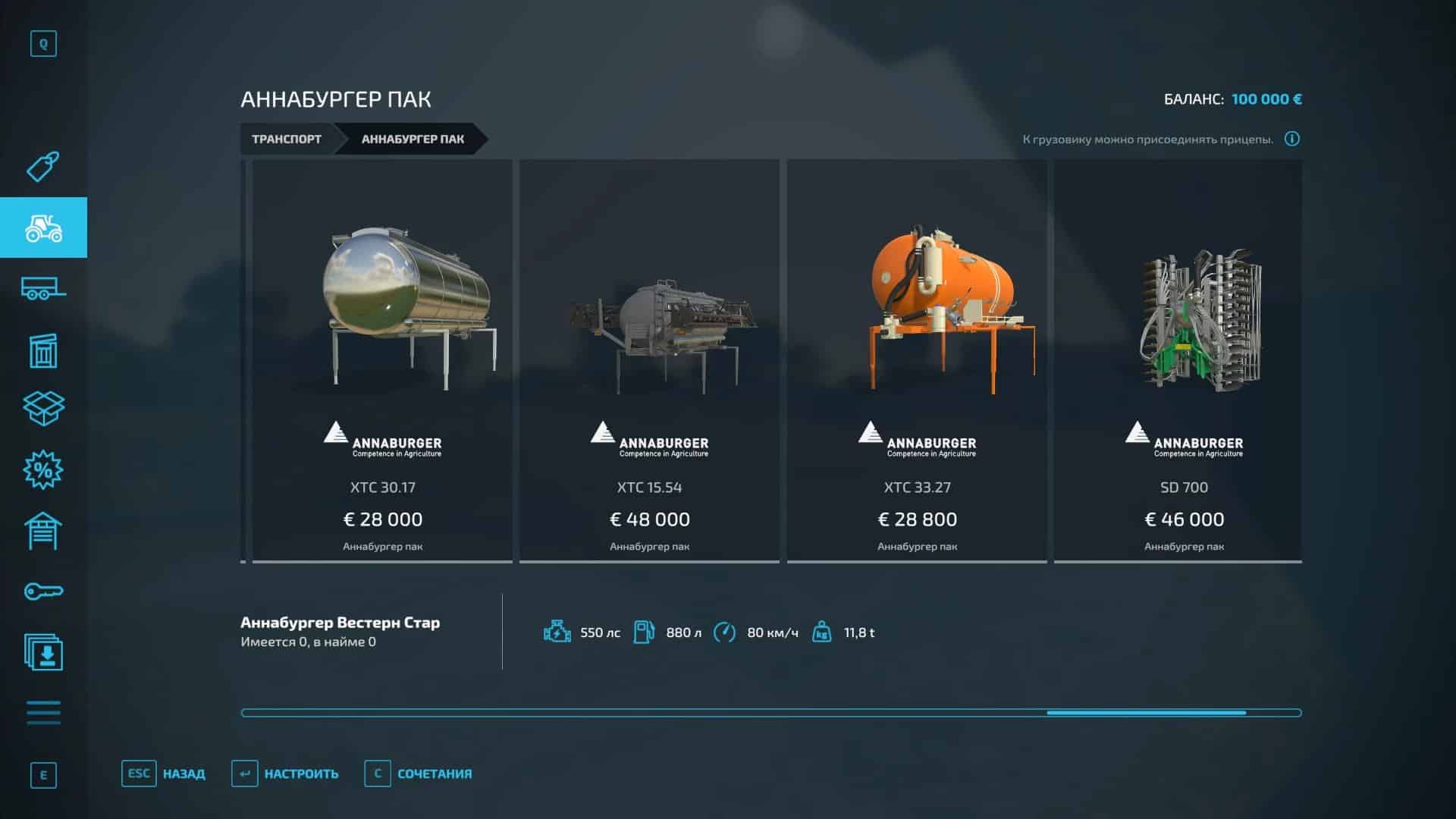Pick the orange XTC 33.27 tank
Viewport: 1456px width, 819px height.
917,360
